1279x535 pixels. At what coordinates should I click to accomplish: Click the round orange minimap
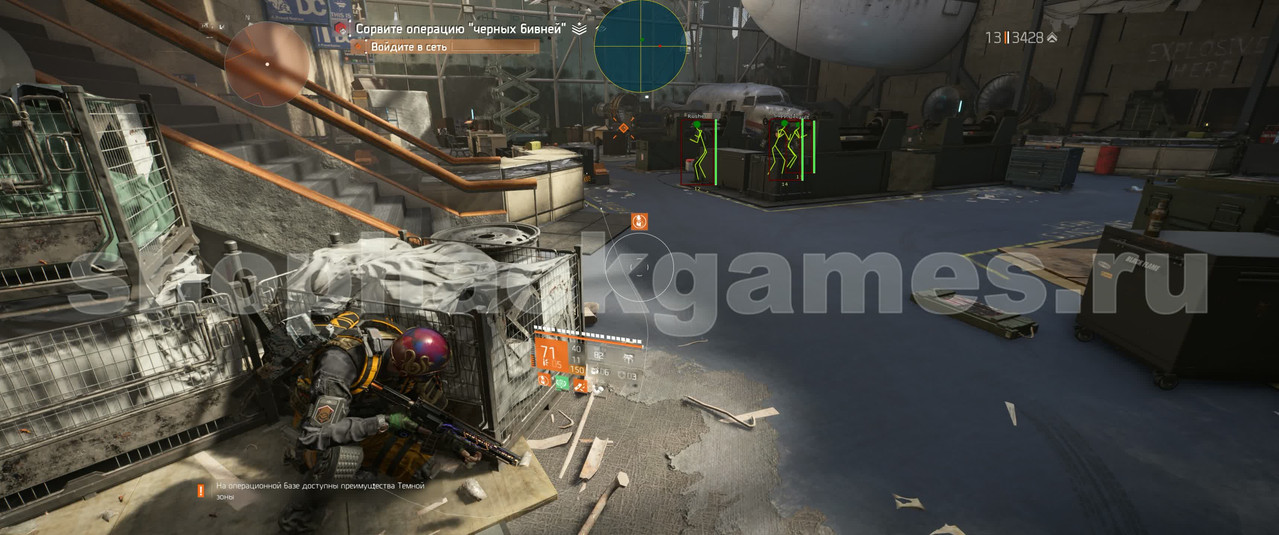pos(267,64)
